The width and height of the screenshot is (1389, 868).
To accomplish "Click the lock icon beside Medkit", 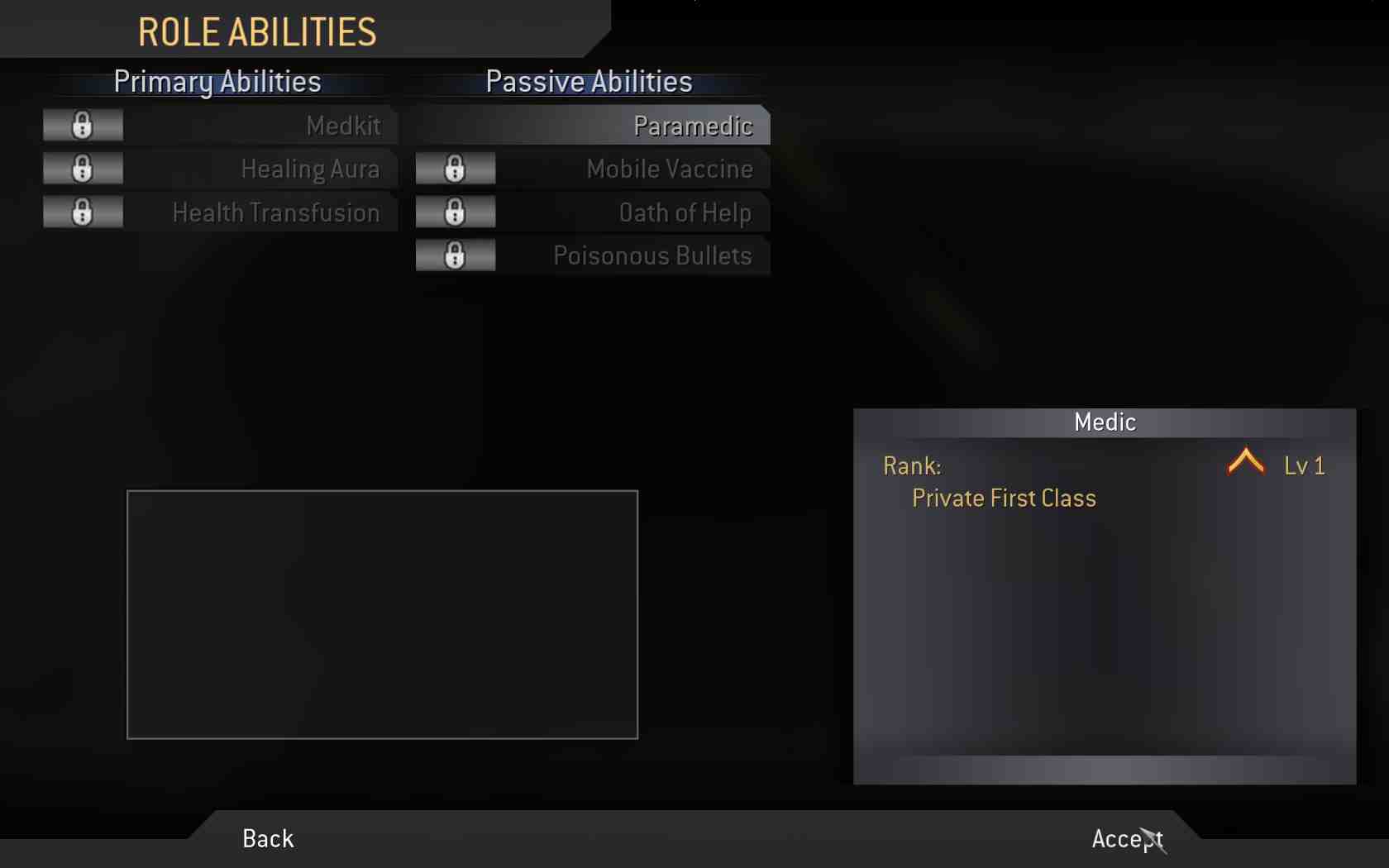I will click(82, 125).
